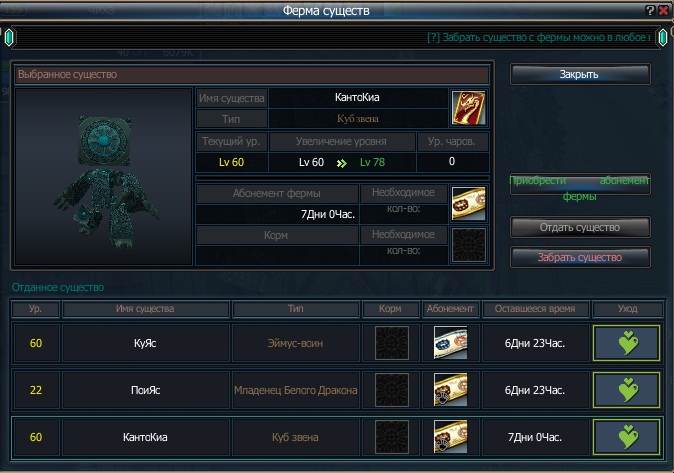Close the creature farm window with Закрыть
The height and width of the screenshot is (473, 674).
point(580,75)
